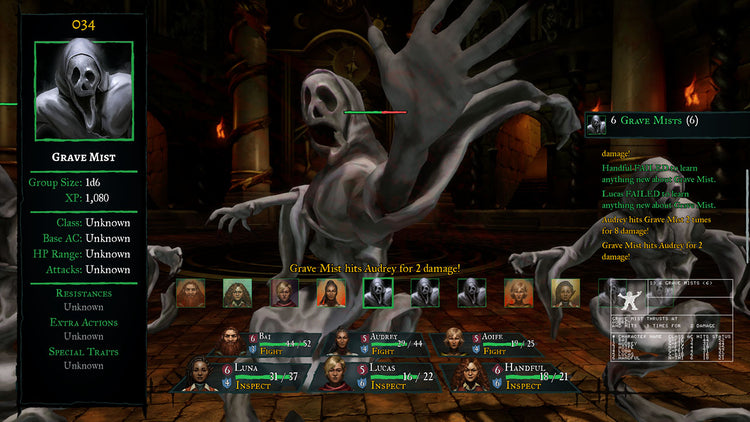Click the green-highlighted Grave Mist turn-order portrait

[x=378, y=292]
